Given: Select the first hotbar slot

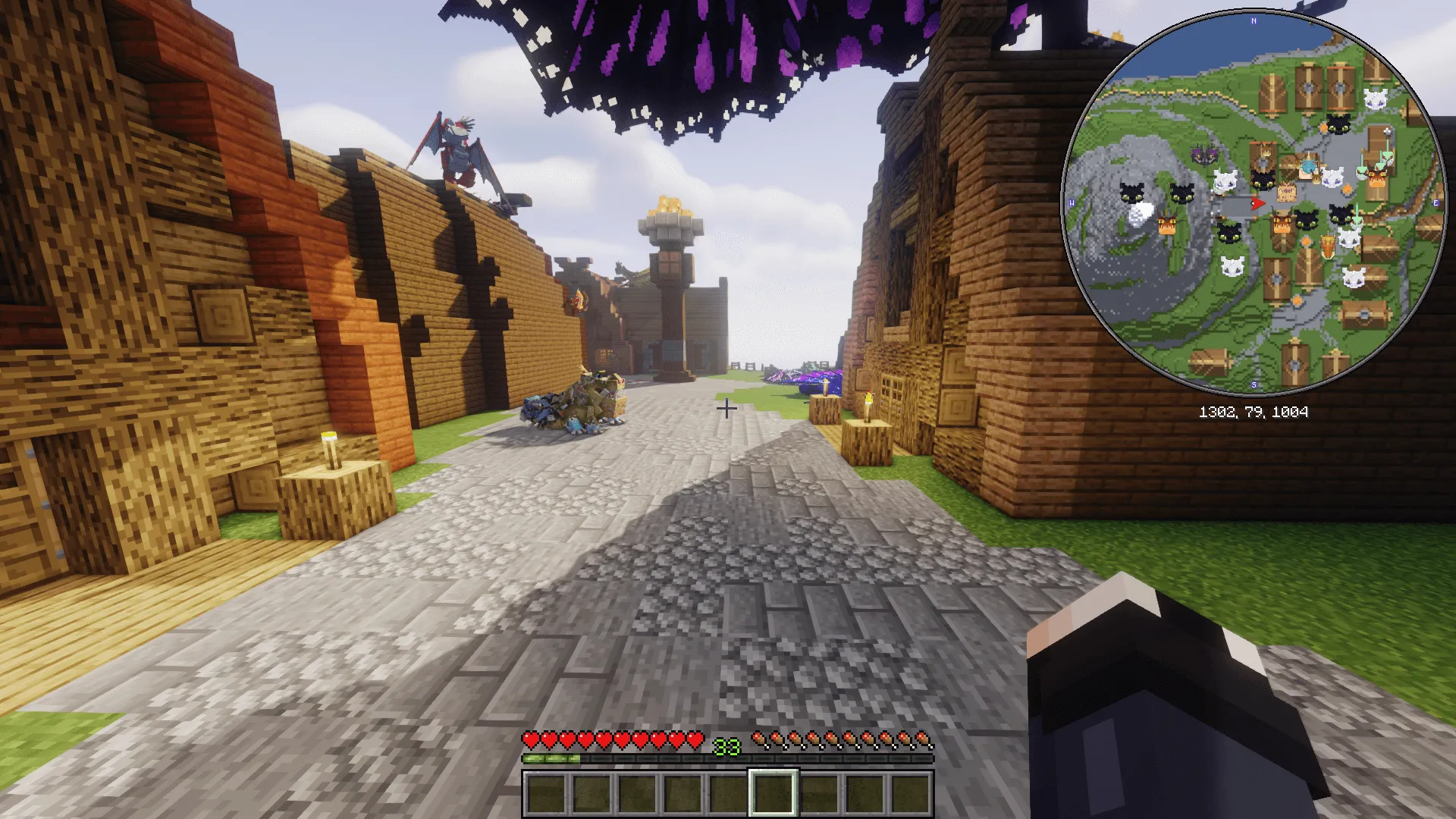Looking at the screenshot, I should pyautogui.click(x=548, y=791).
